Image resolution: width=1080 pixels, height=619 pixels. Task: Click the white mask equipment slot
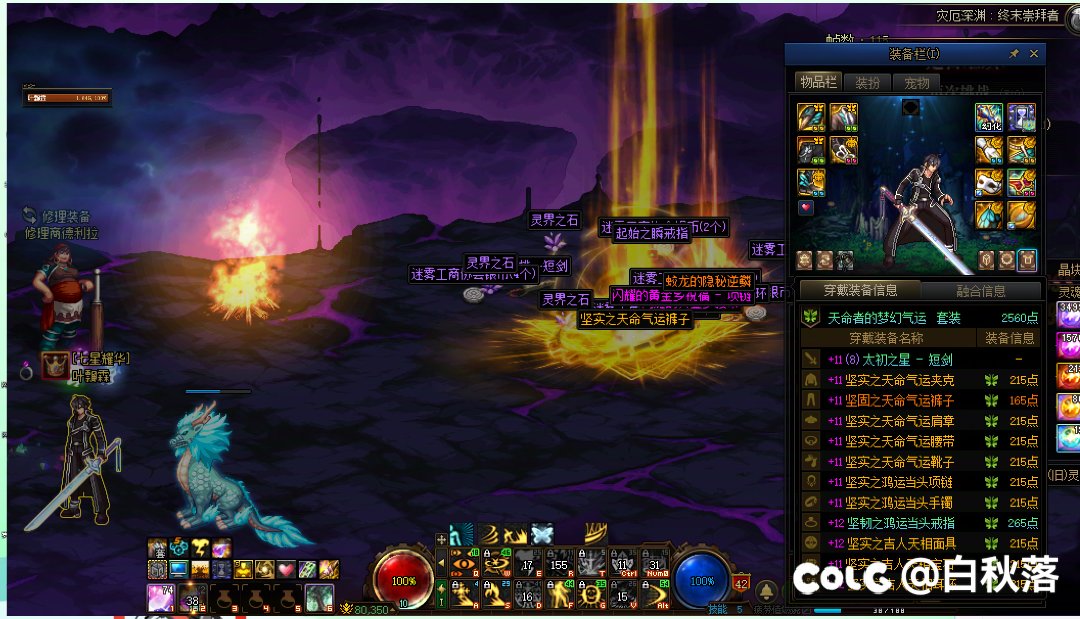tap(989, 183)
